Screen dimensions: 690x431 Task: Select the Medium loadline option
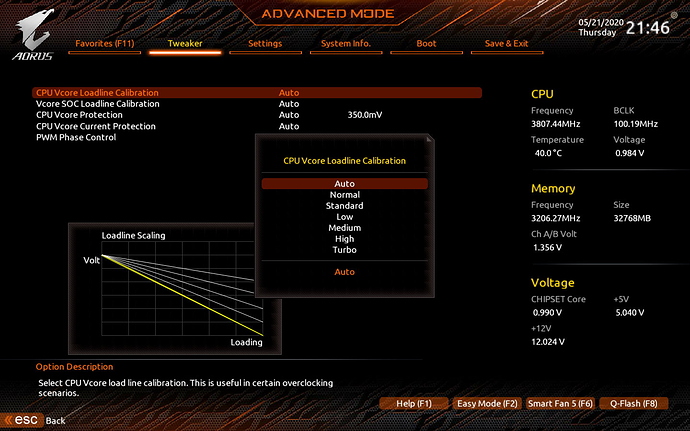344,228
